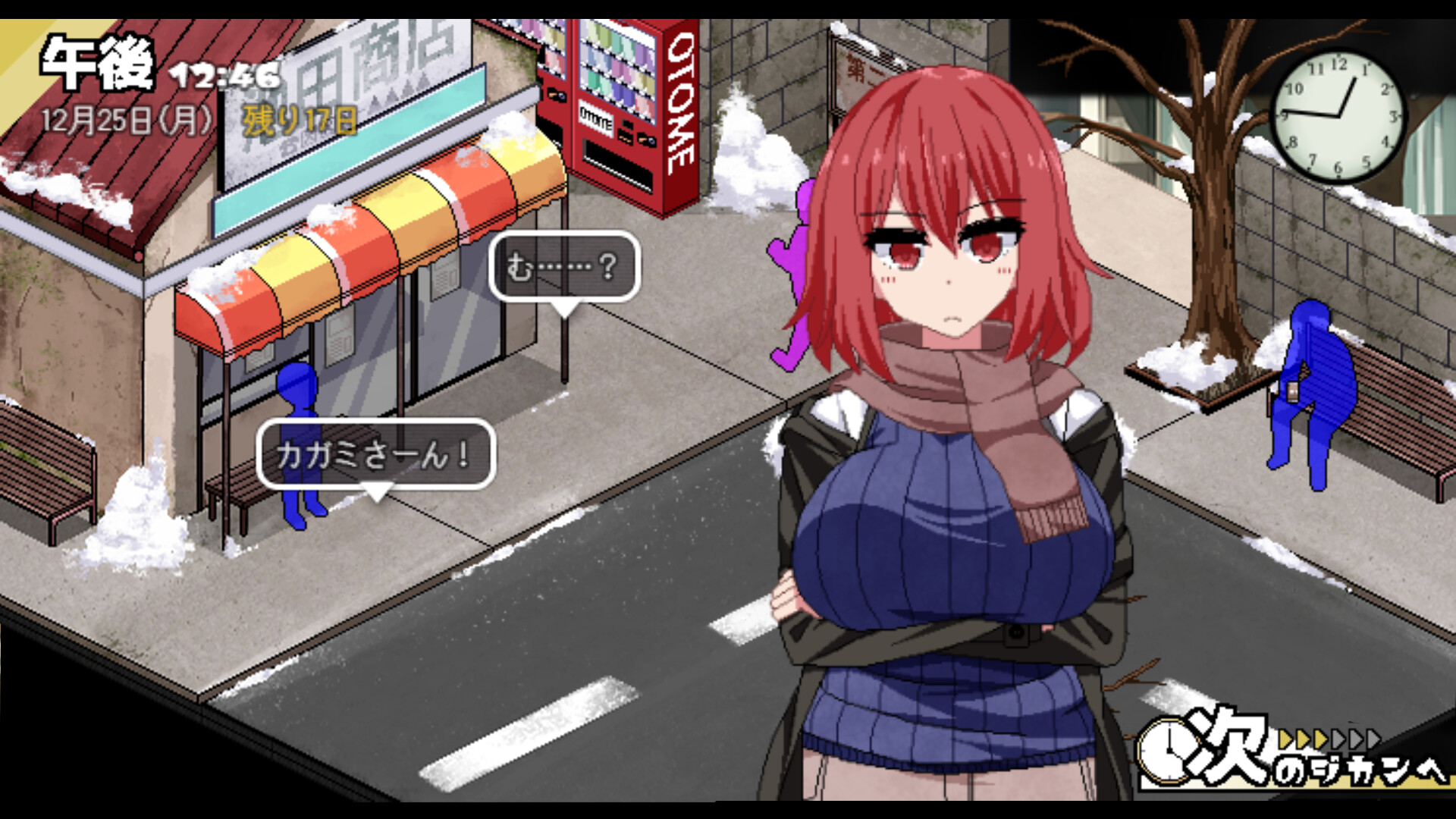Open the カガミさーん！ speech bubble
The height and width of the screenshot is (819, 1456).
click(375, 452)
